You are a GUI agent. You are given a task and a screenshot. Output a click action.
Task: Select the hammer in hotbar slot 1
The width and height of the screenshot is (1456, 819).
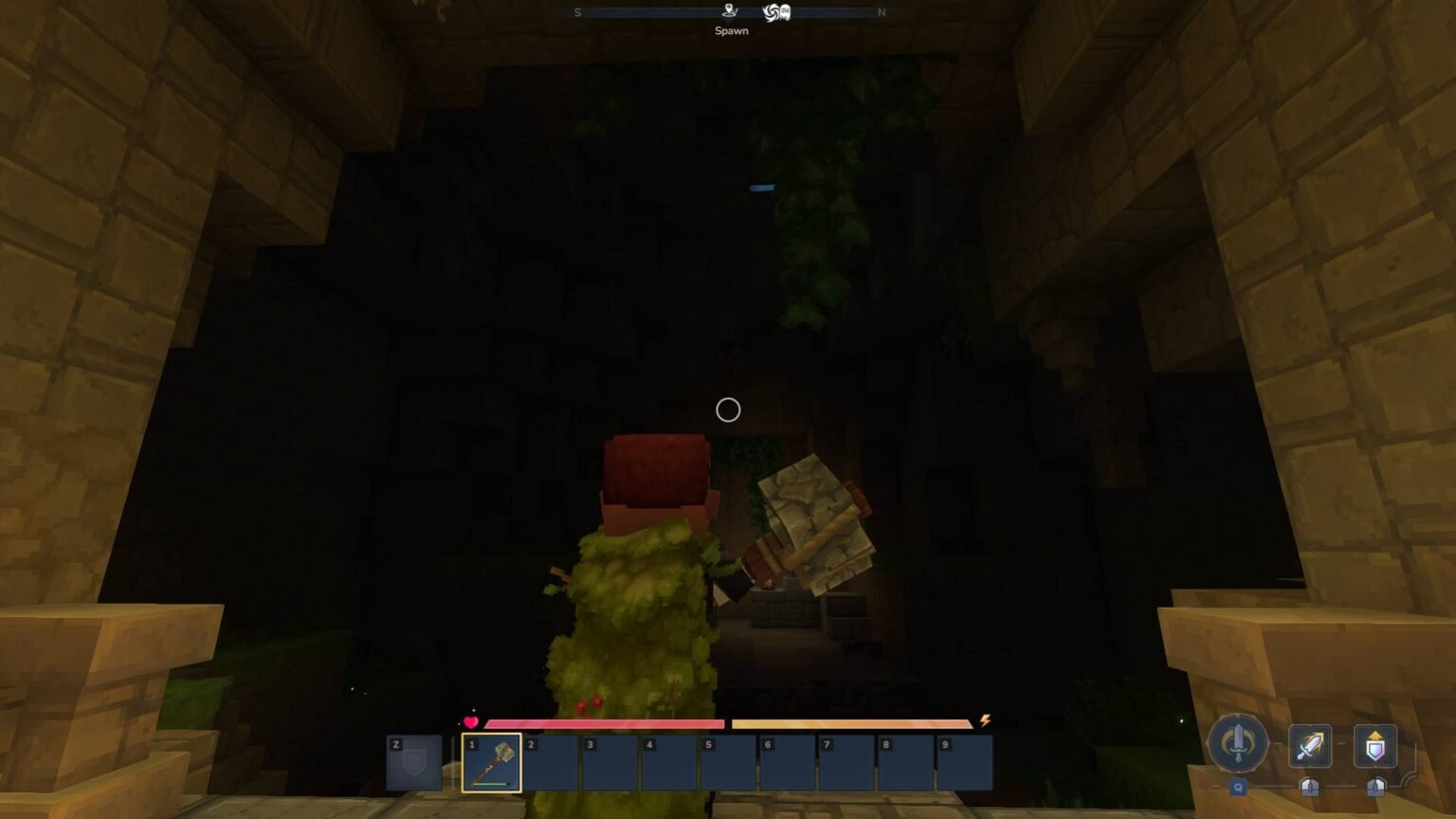coord(494,761)
